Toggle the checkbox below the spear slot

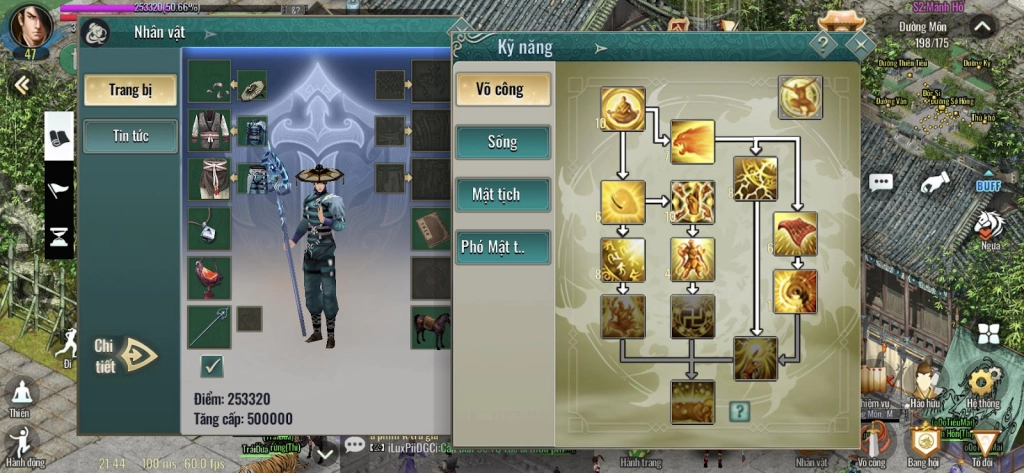coord(211,365)
